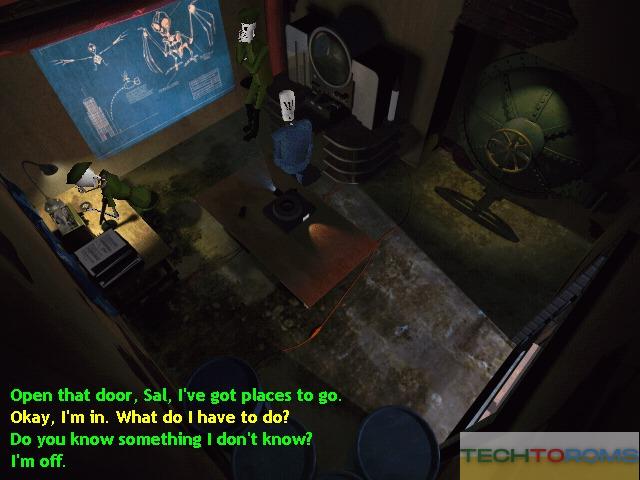
Task: Choose "Open that door, Sal" dialogue line
Action: tap(175, 395)
